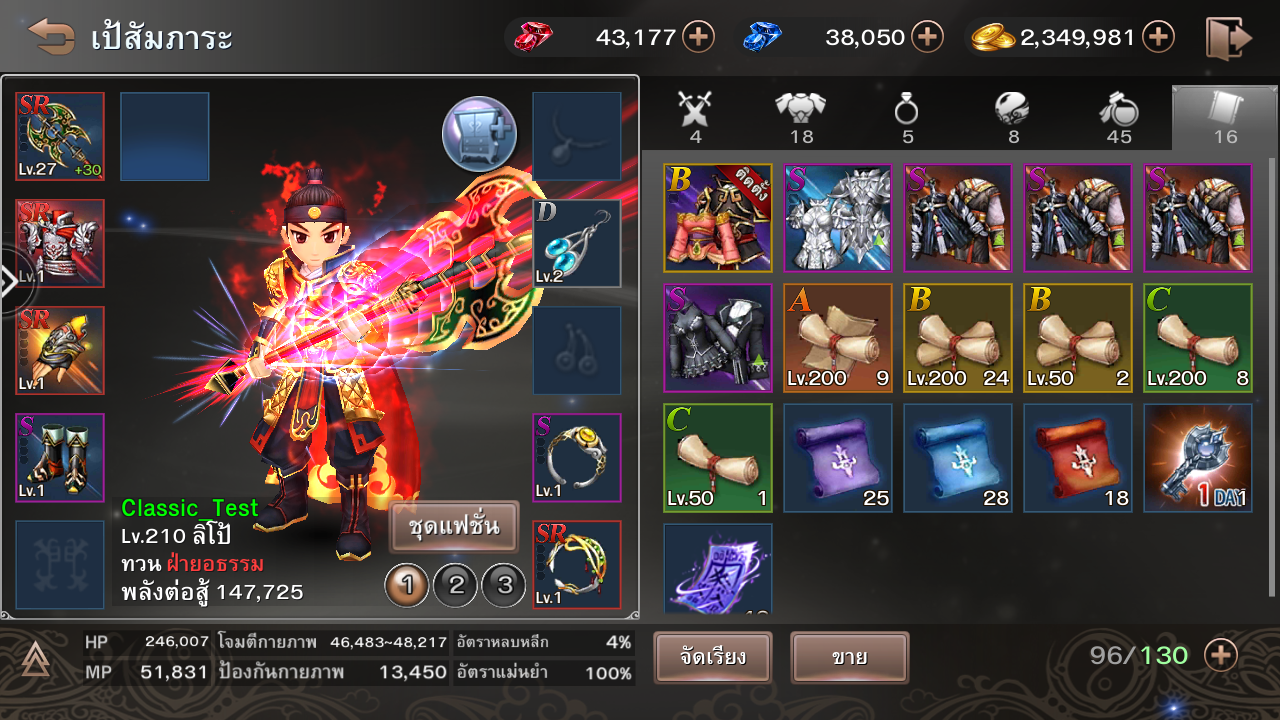Open the wardrobe plus icon
Viewport: 1280px width, 720px height.
coord(479,134)
